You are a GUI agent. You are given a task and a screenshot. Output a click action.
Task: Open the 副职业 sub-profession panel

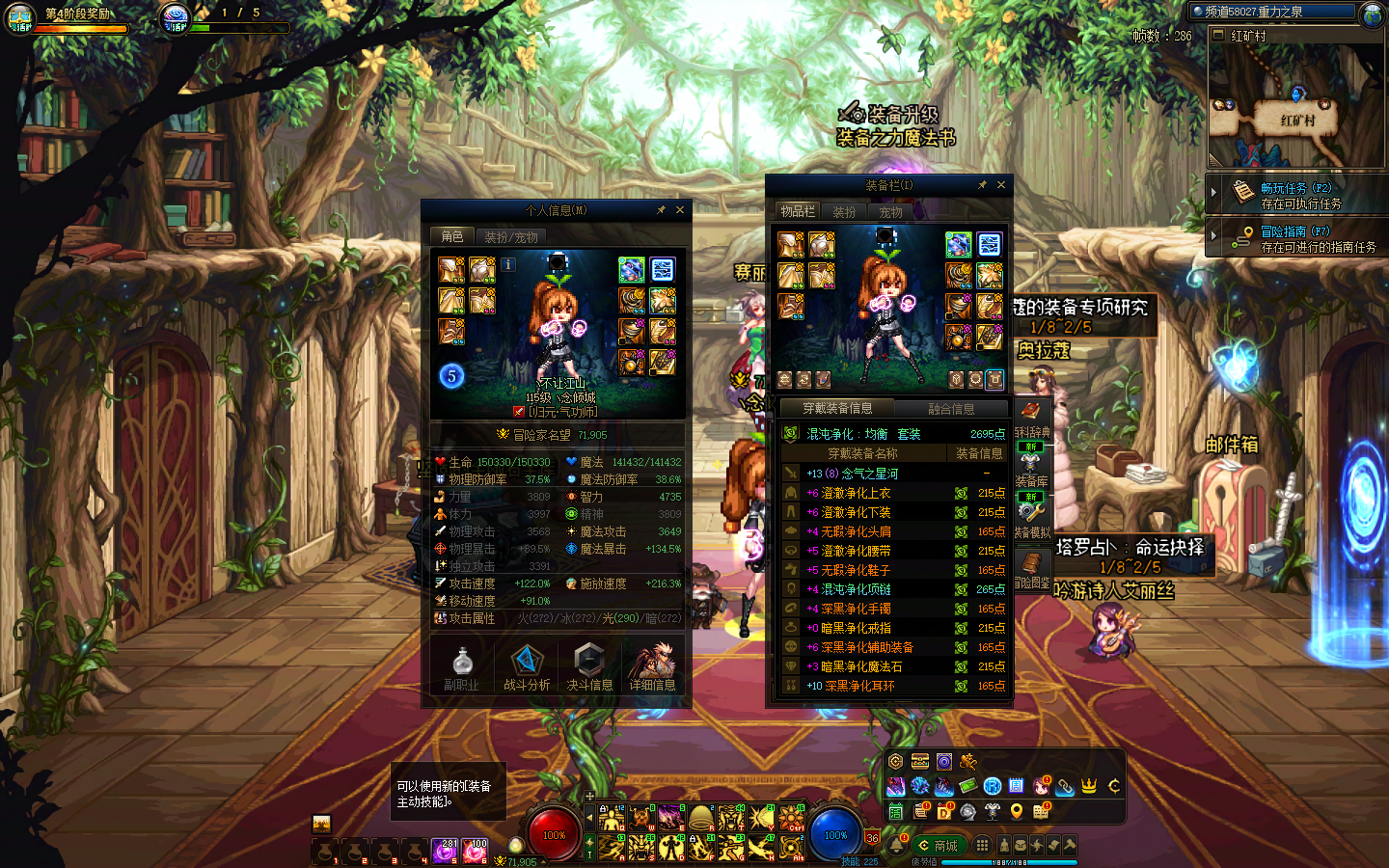tap(462, 667)
